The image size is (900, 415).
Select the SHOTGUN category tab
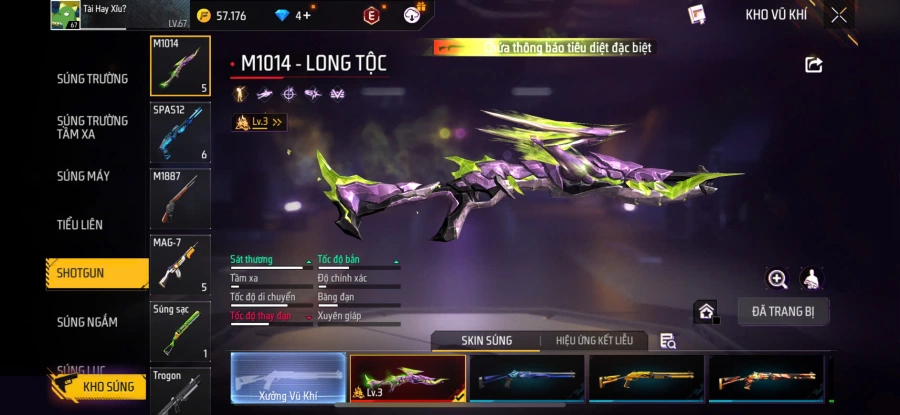point(81,273)
